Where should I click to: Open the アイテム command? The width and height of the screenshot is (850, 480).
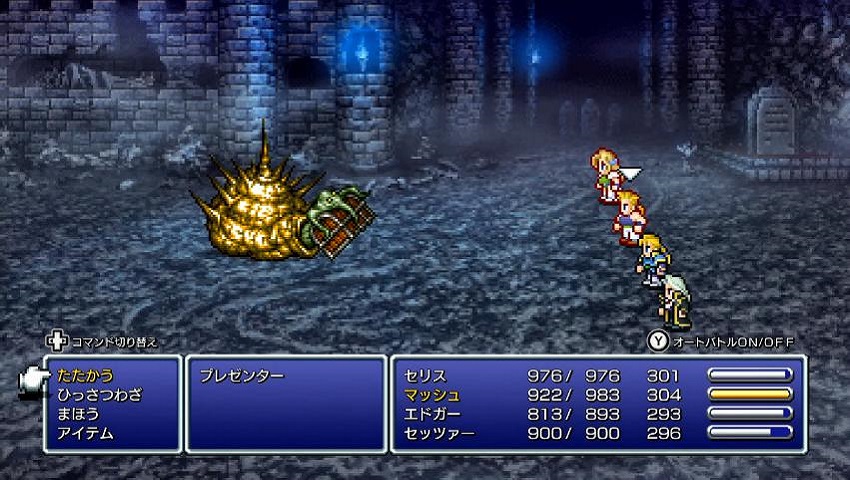(85, 433)
